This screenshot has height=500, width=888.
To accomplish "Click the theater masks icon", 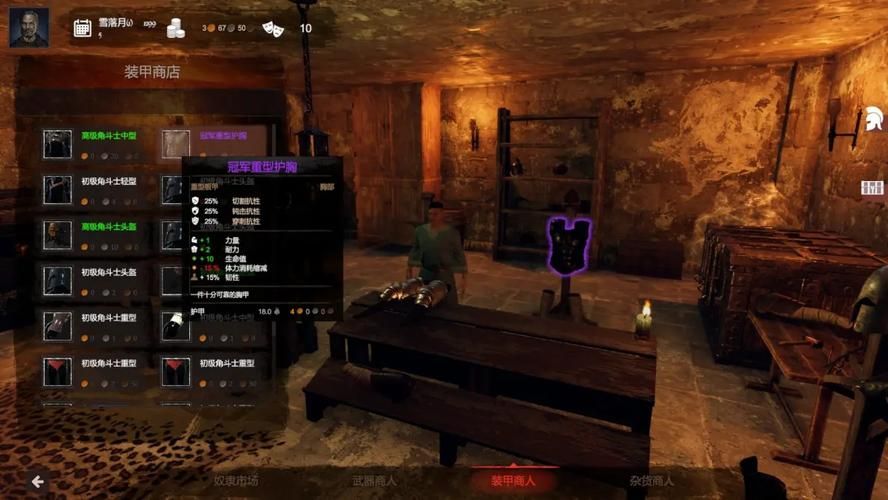I will (x=272, y=28).
